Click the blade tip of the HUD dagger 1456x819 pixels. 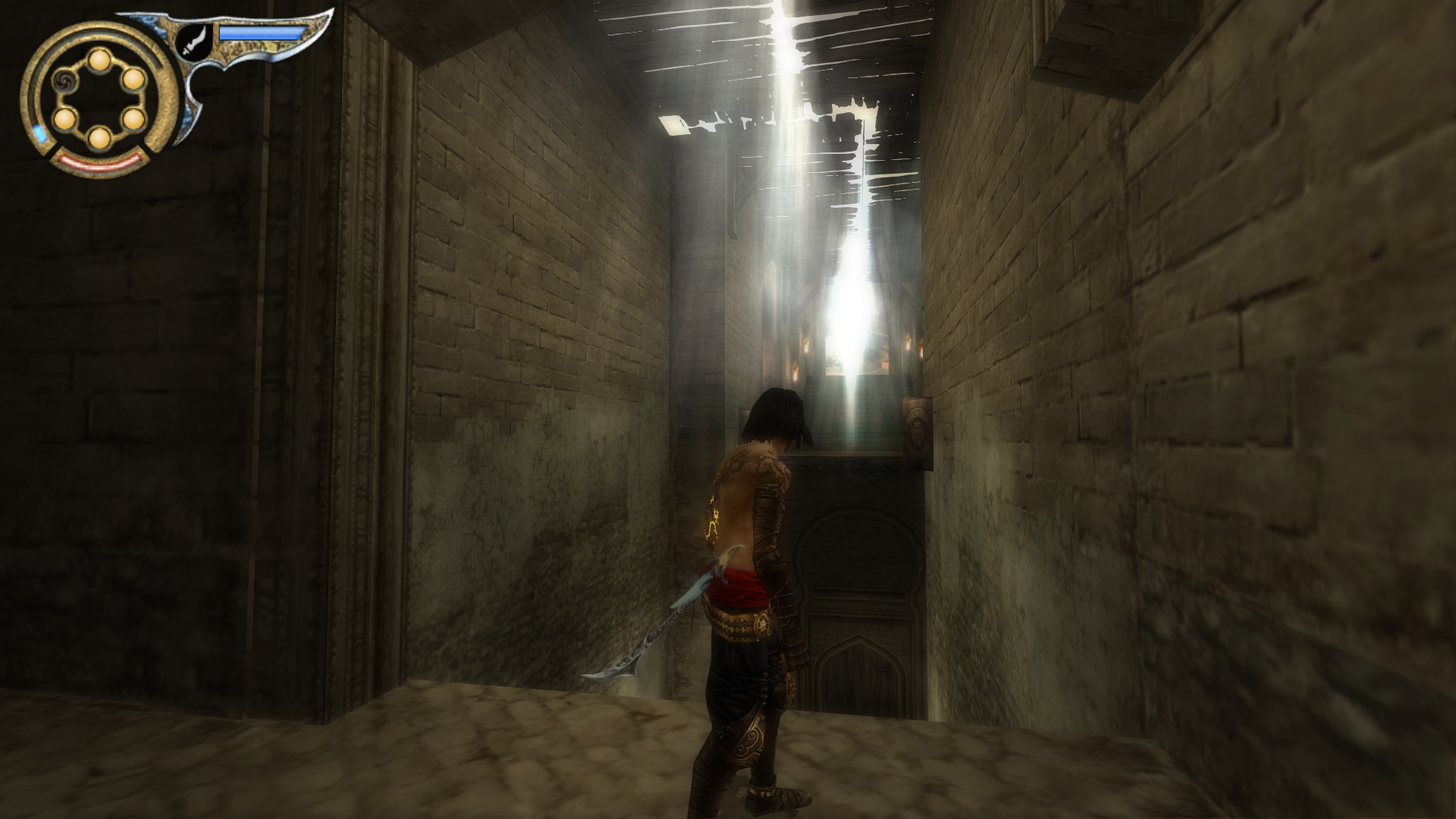329,13
